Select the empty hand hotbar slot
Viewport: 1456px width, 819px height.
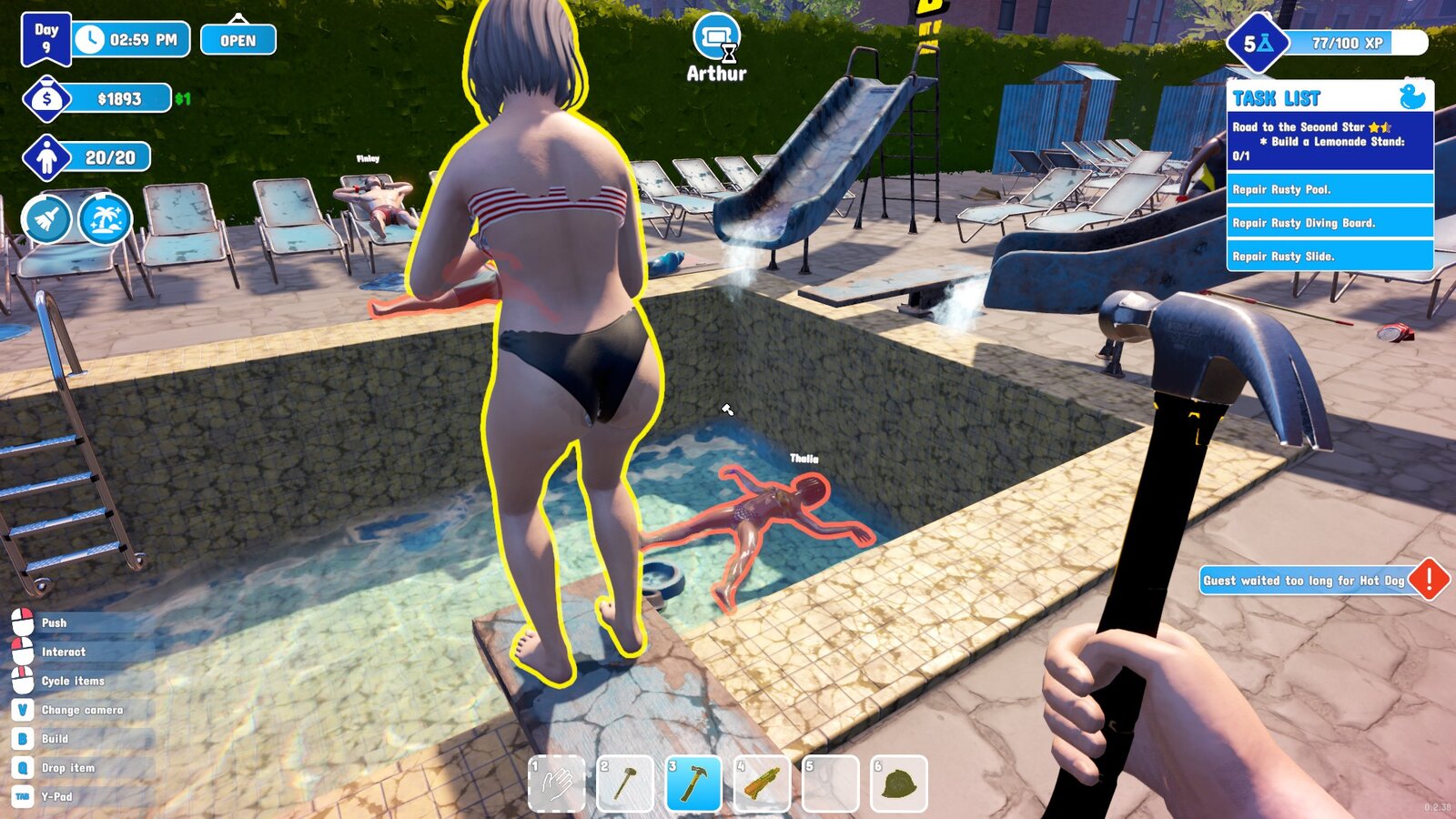[557, 783]
